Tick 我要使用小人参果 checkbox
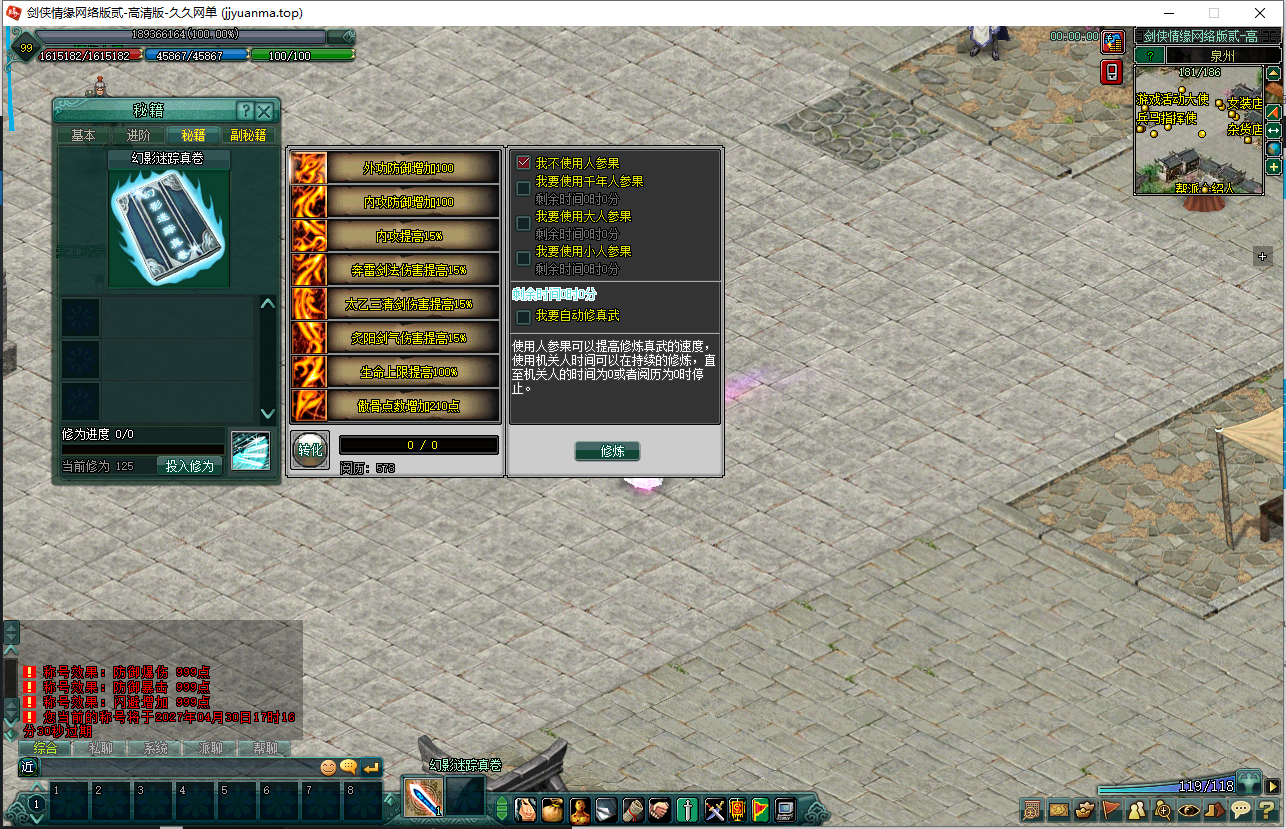The width and height of the screenshot is (1286, 829). pos(523,258)
